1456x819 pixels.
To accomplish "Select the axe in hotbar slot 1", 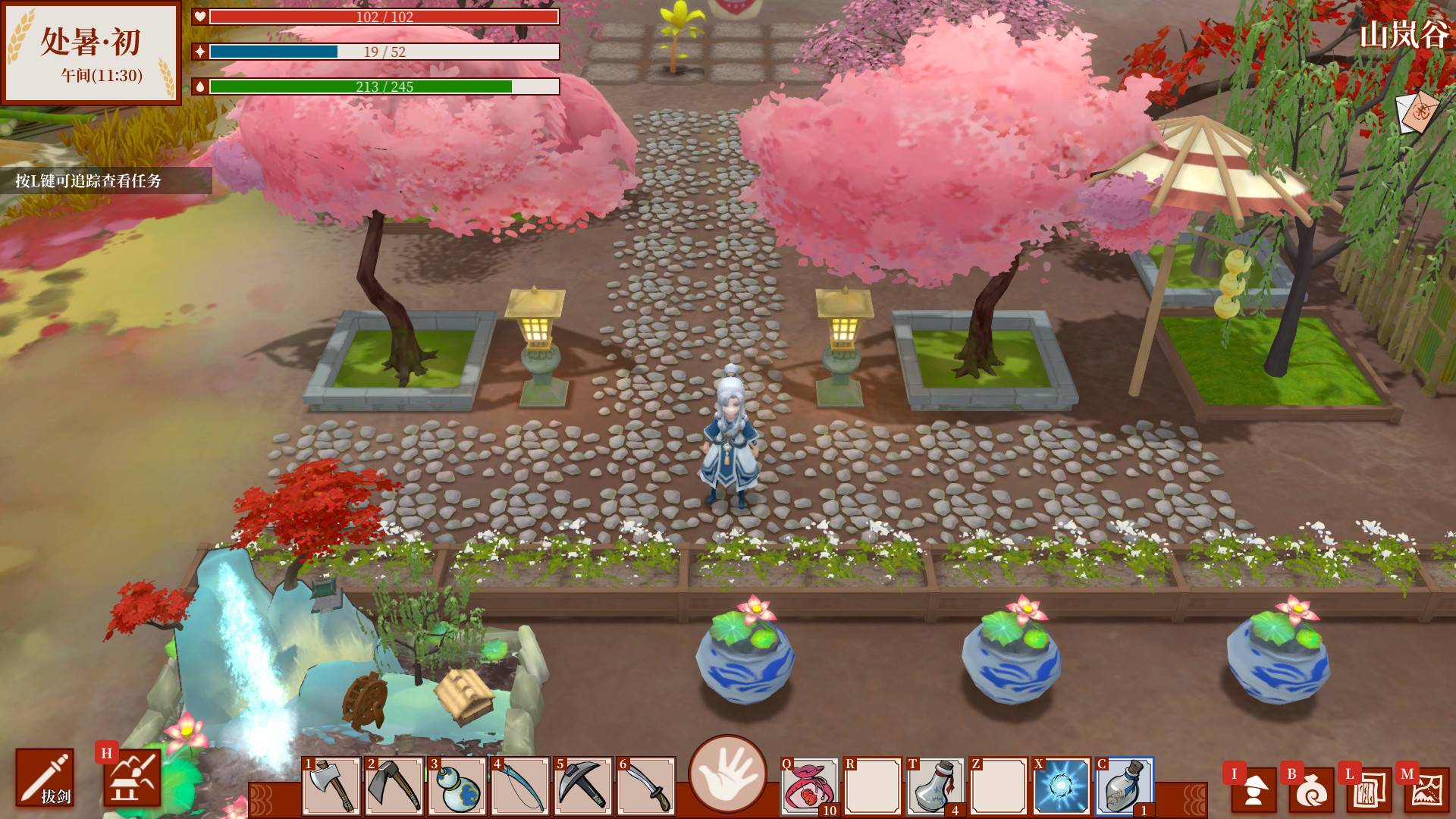I will 331,786.
